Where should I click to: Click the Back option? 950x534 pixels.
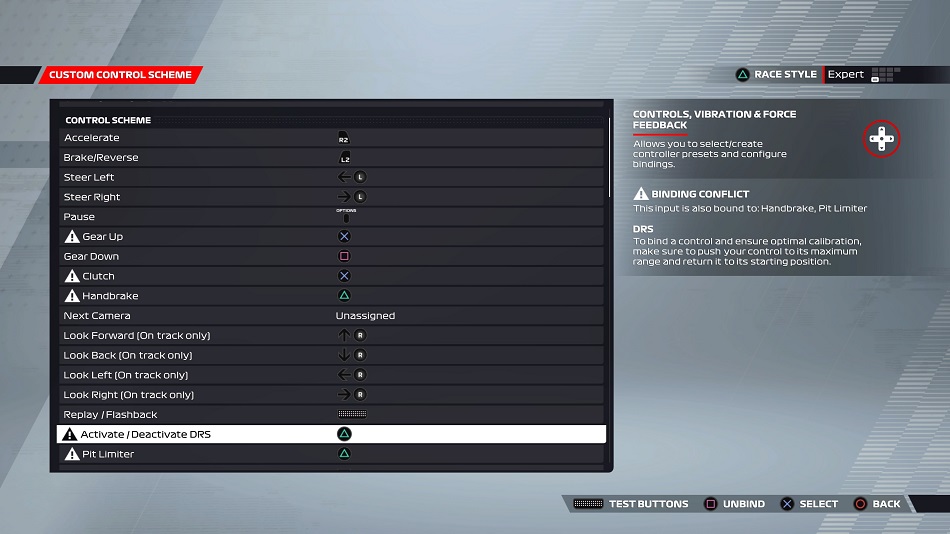click(877, 504)
